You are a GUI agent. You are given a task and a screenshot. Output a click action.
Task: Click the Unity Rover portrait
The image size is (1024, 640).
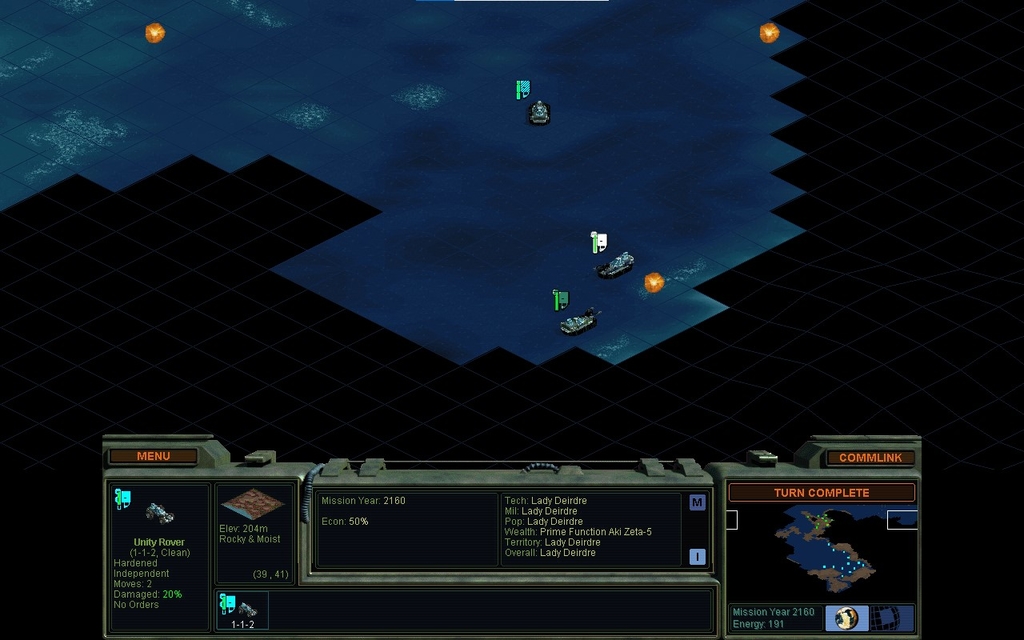click(160, 512)
